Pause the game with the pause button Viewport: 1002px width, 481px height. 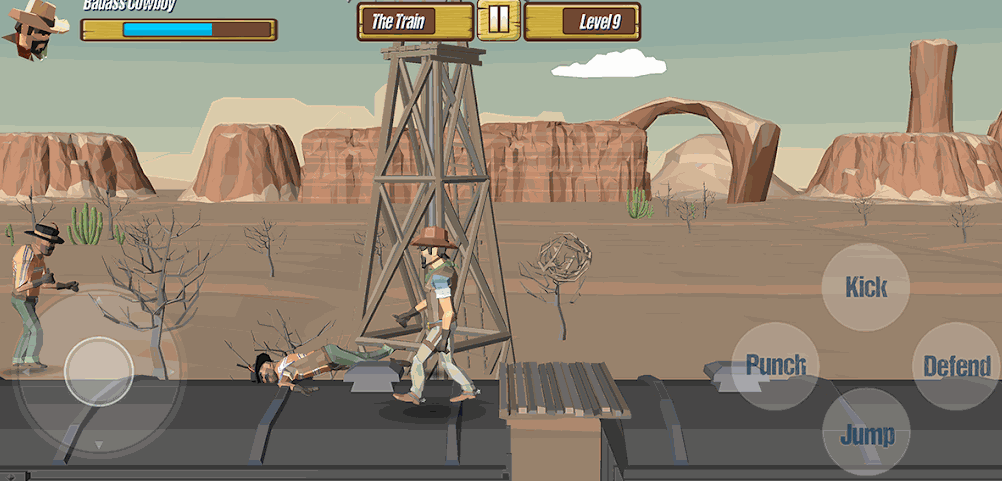(498, 21)
